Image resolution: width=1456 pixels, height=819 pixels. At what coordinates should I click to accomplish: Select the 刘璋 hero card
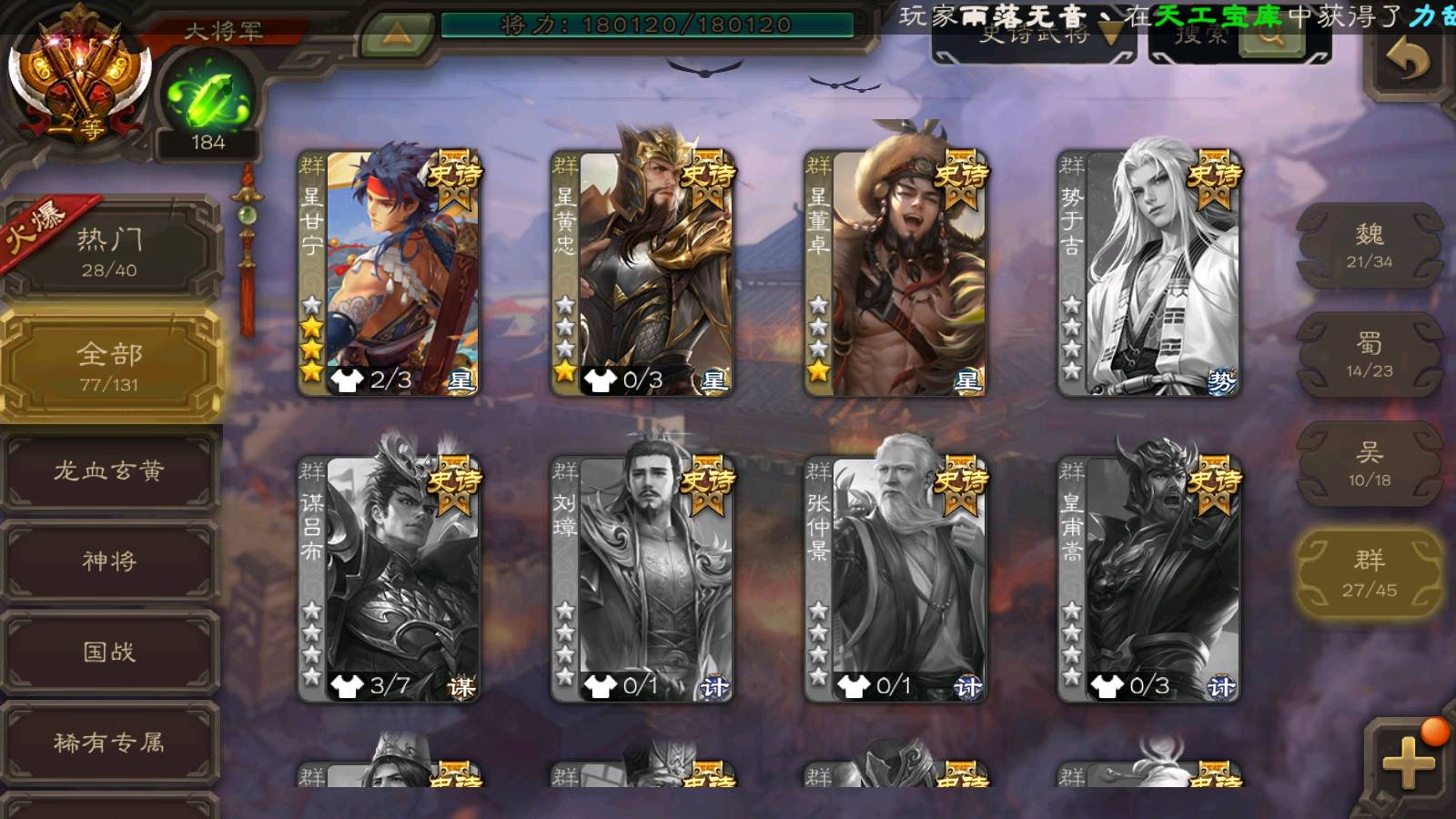coord(644,579)
